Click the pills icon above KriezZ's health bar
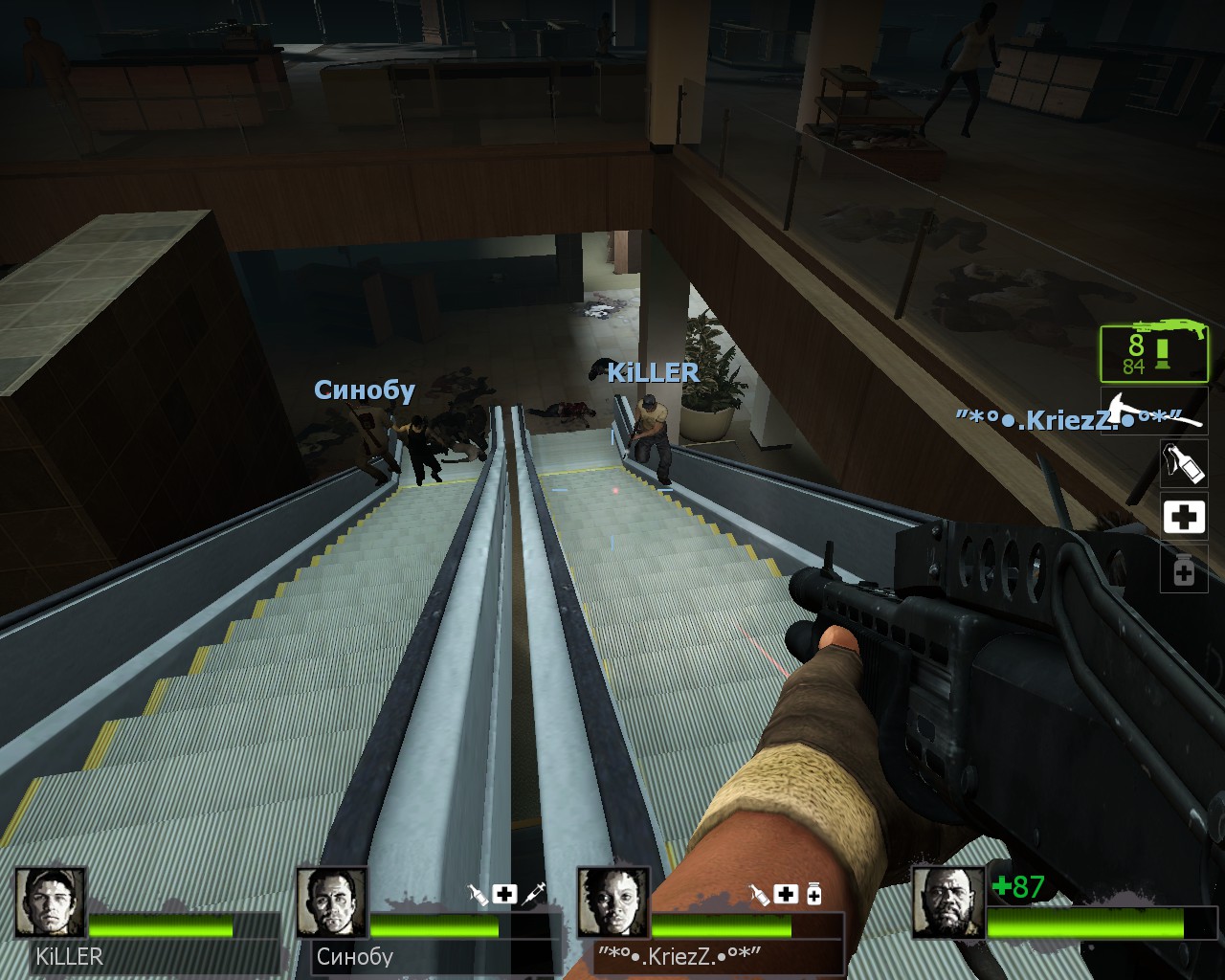 [813, 895]
